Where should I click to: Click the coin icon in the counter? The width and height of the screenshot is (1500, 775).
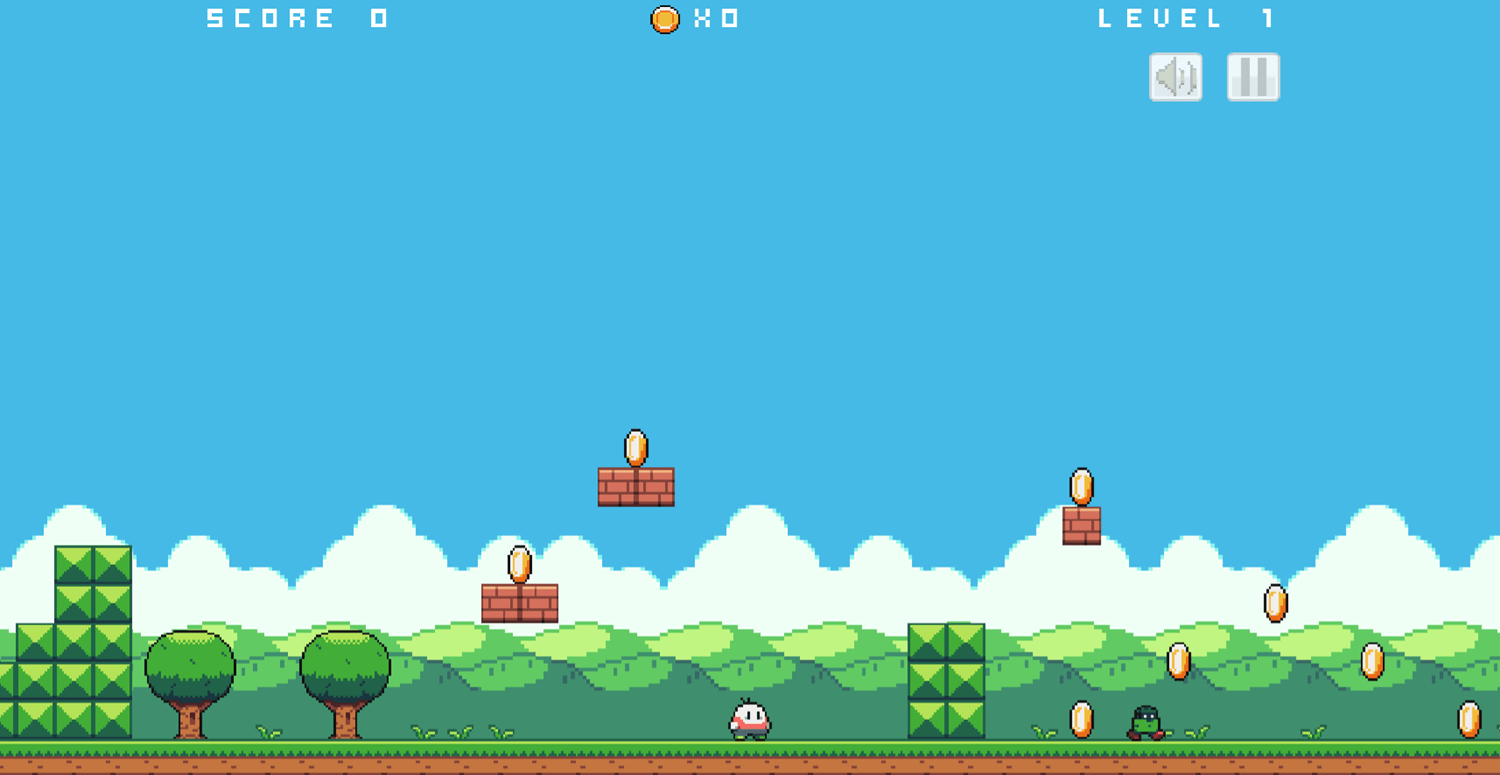click(x=662, y=17)
